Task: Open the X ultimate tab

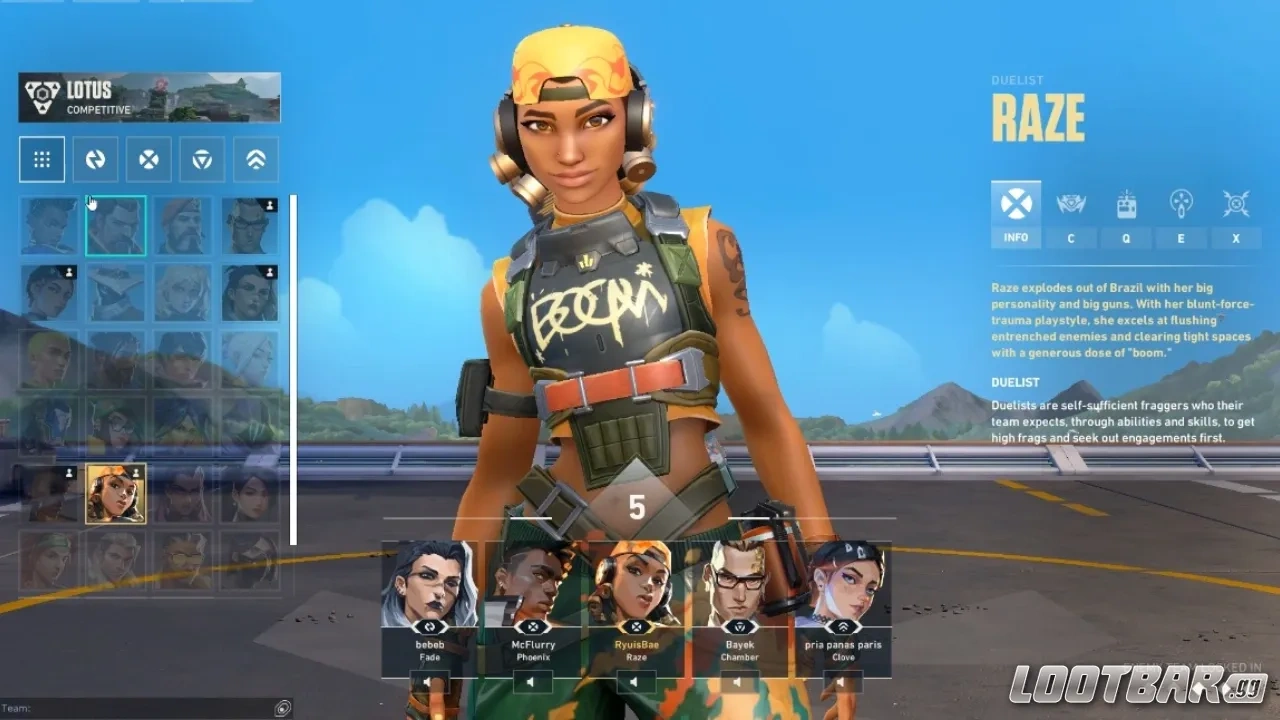Action: click(x=1236, y=238)
